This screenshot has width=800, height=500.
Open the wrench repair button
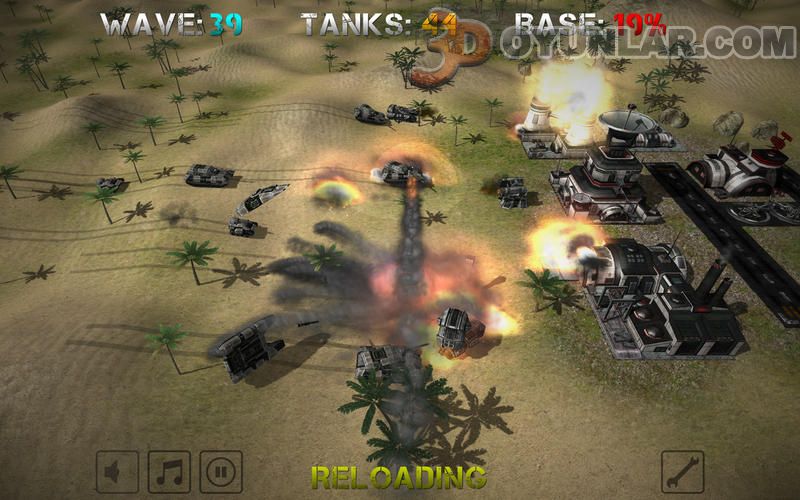pos(683,472)
